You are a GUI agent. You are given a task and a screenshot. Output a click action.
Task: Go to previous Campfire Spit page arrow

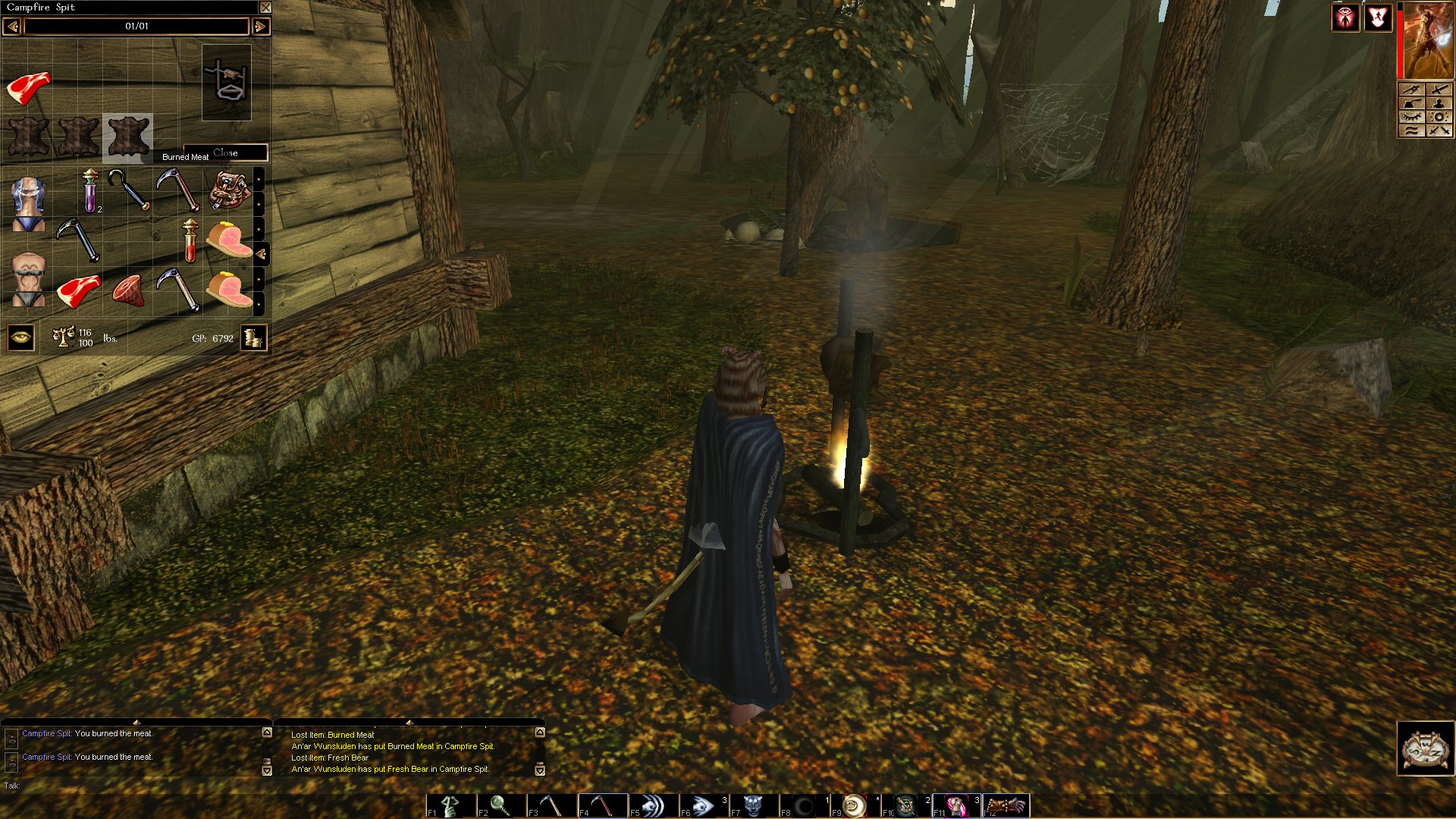12,27
